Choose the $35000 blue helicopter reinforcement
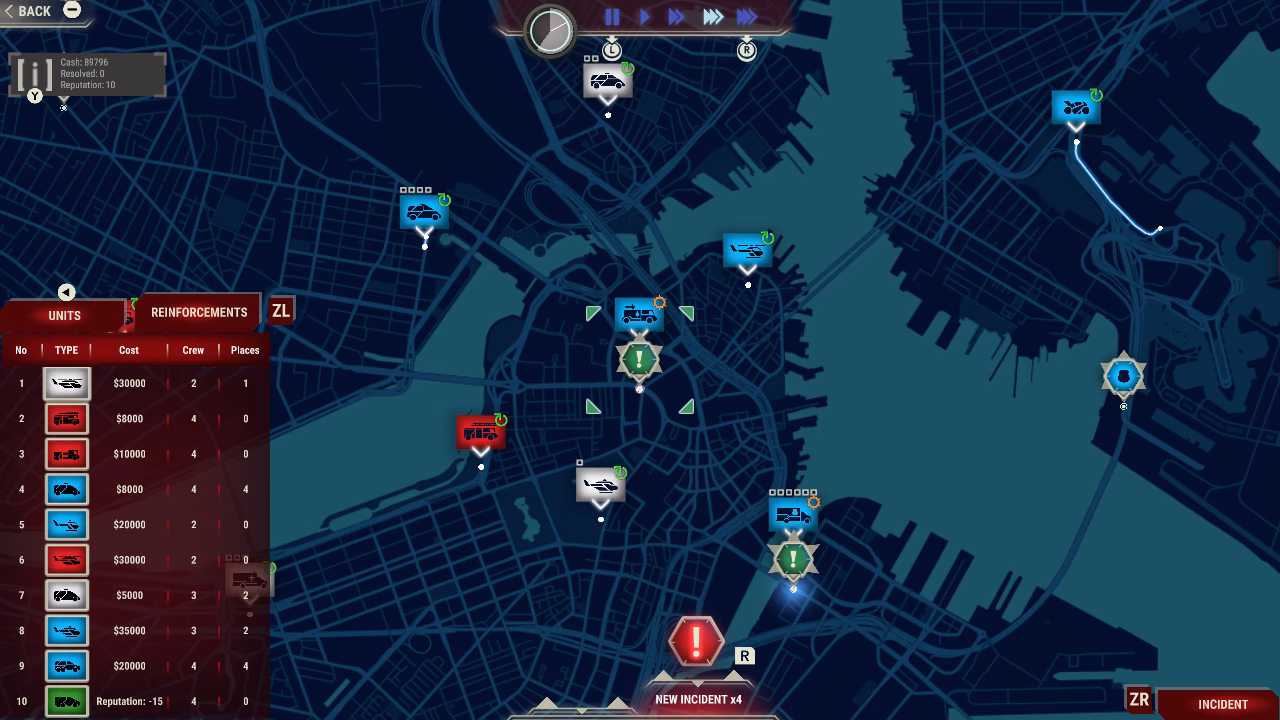 tap(66, 631)
